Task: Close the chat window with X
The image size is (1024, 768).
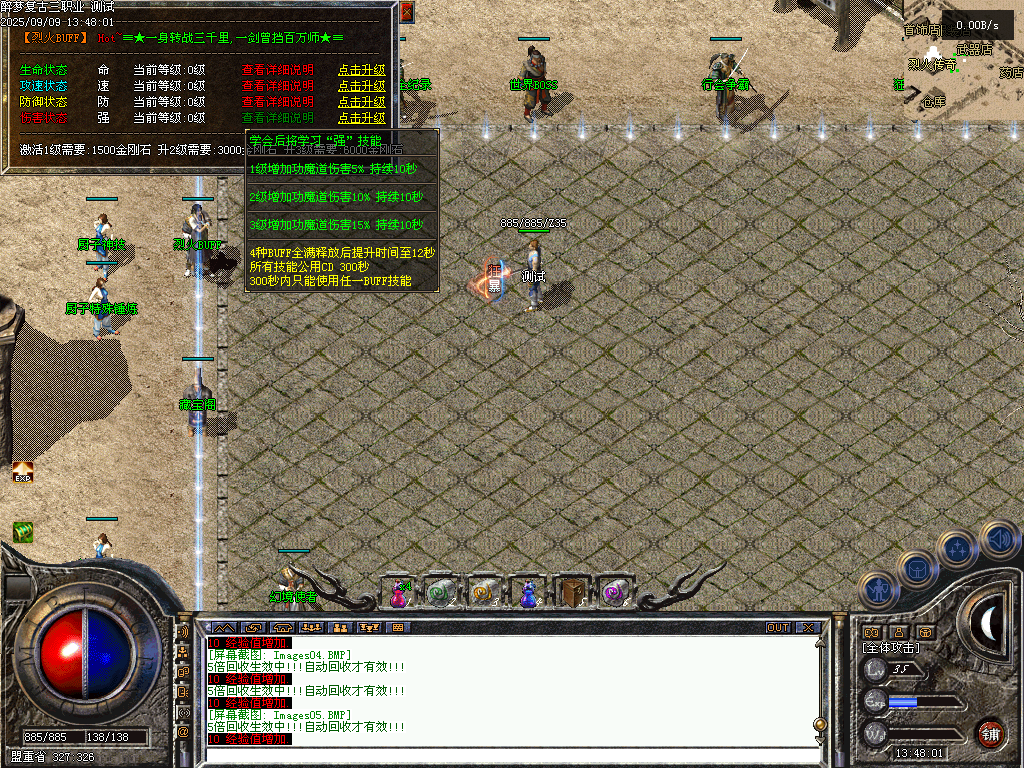Action: [x=808, y=628]
